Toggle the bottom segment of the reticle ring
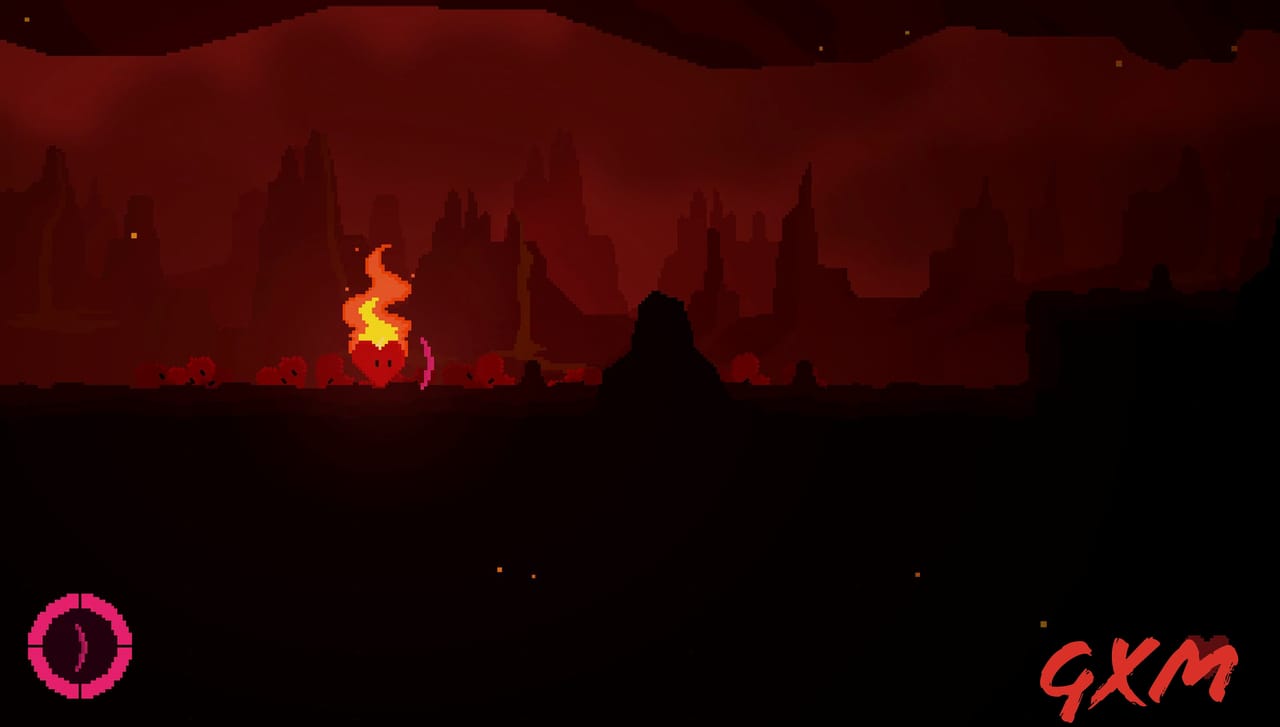This screenshot has height=727, width=1280. (x=80, y=692)
